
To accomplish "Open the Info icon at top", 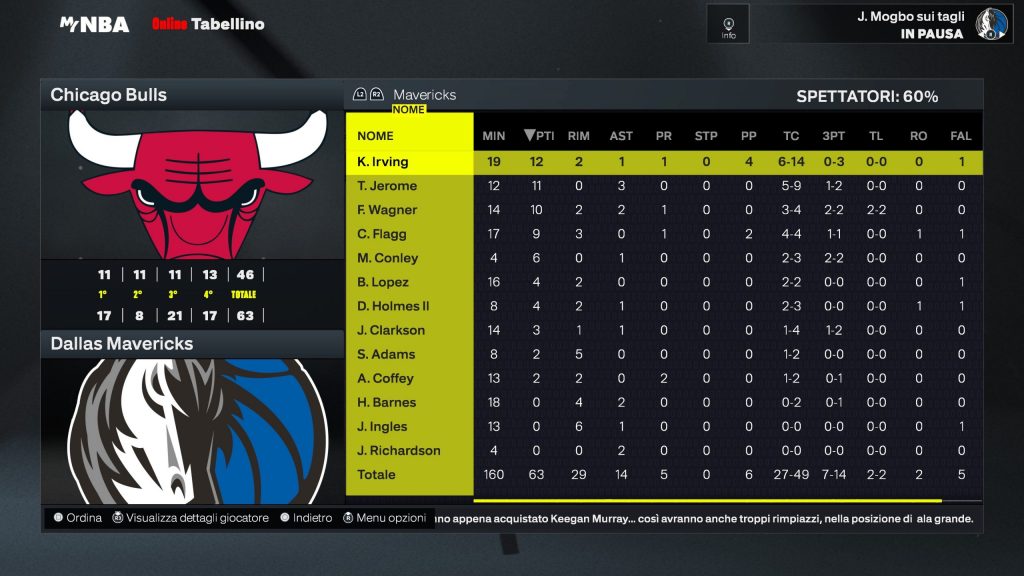I will pos(728,24).
